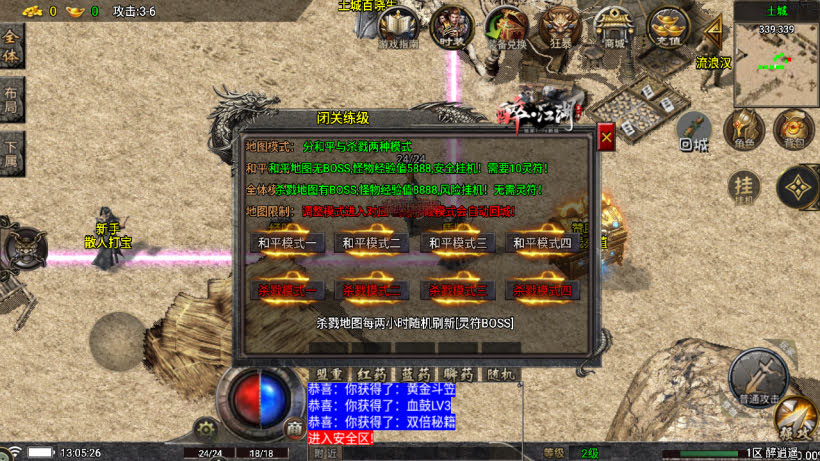Open the 时装 costume icon
820x461 pixels.
(x=451, y=25)
